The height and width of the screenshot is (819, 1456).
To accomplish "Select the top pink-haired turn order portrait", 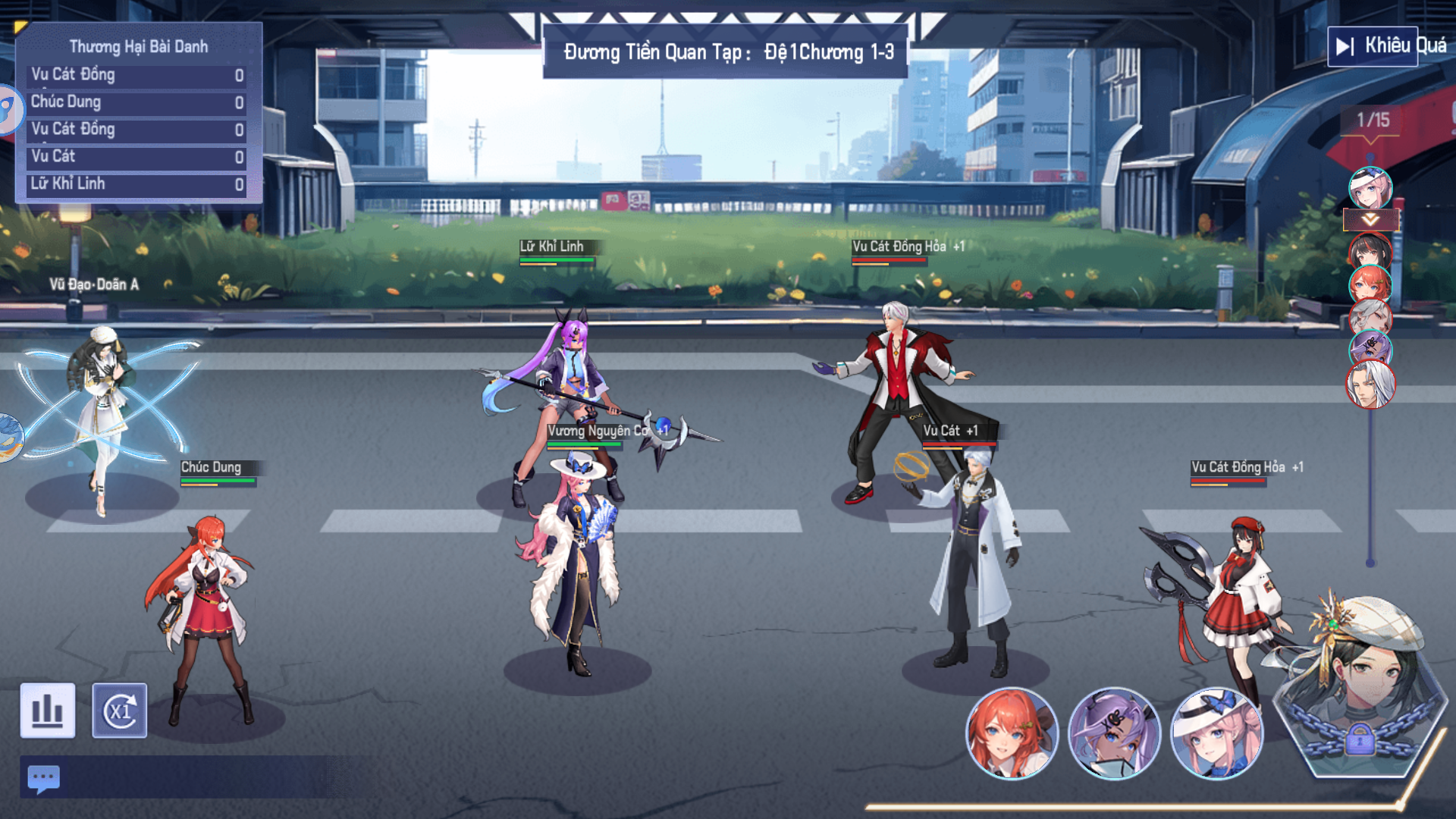I will (x=1370, y=187).
